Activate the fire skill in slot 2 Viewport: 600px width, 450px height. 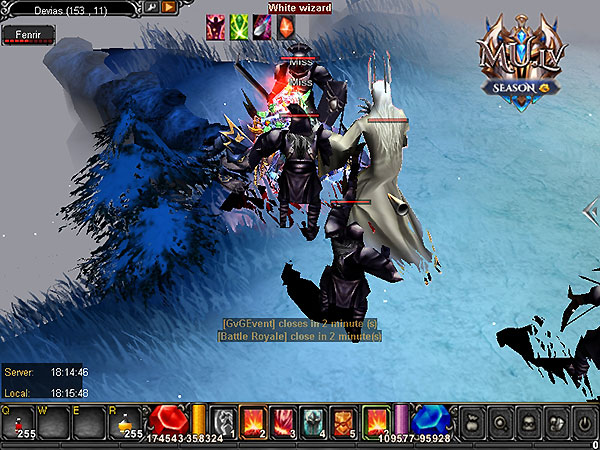253,420
